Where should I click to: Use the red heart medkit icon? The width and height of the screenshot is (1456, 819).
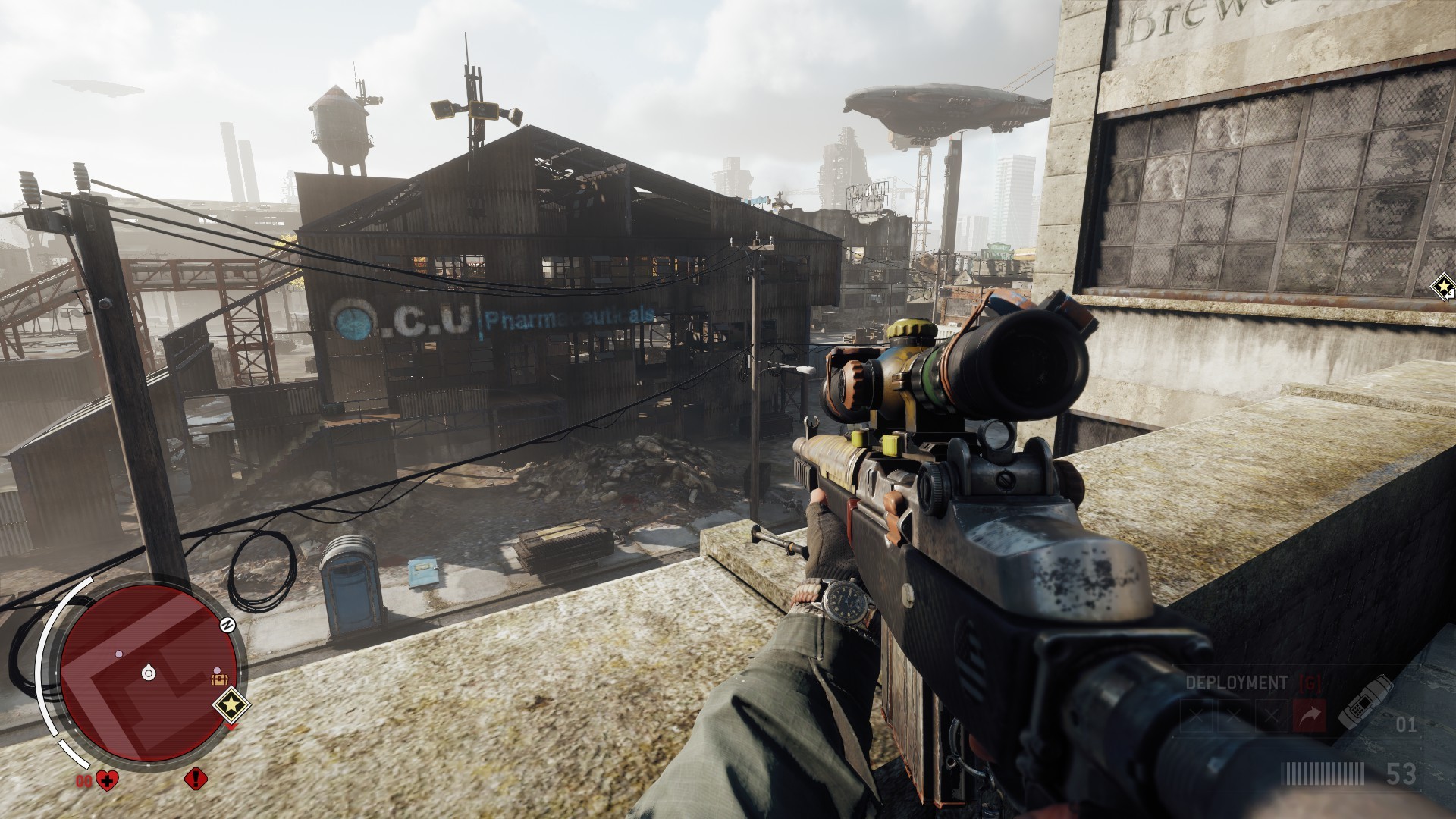tap(108, 780)
